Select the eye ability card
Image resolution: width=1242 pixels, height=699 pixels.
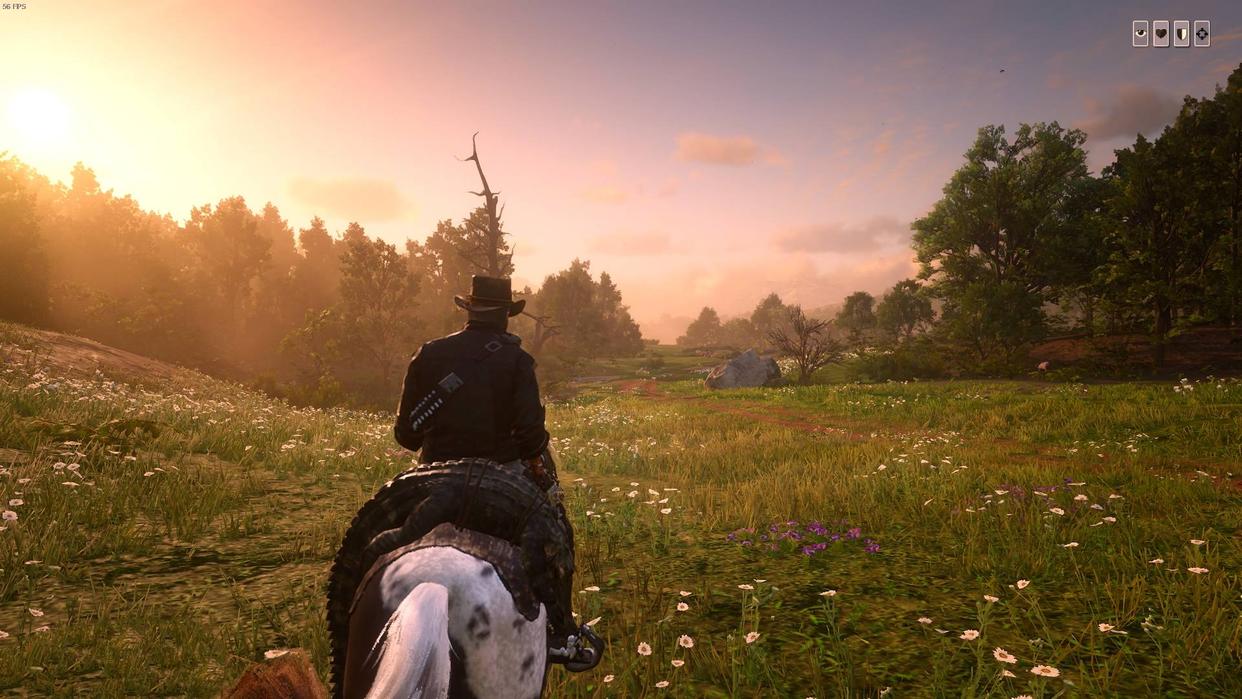tap(1140, 34)
